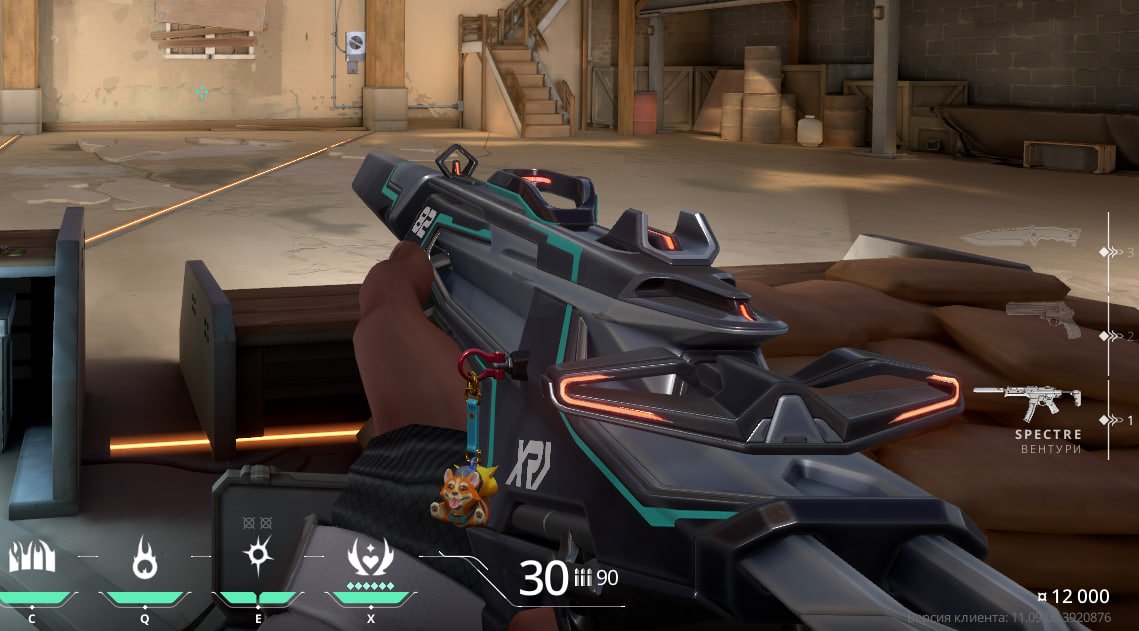Screen dimensions: 1139x631
Task: Activate the winged ultimate ability icon
Action: (370, 555)
